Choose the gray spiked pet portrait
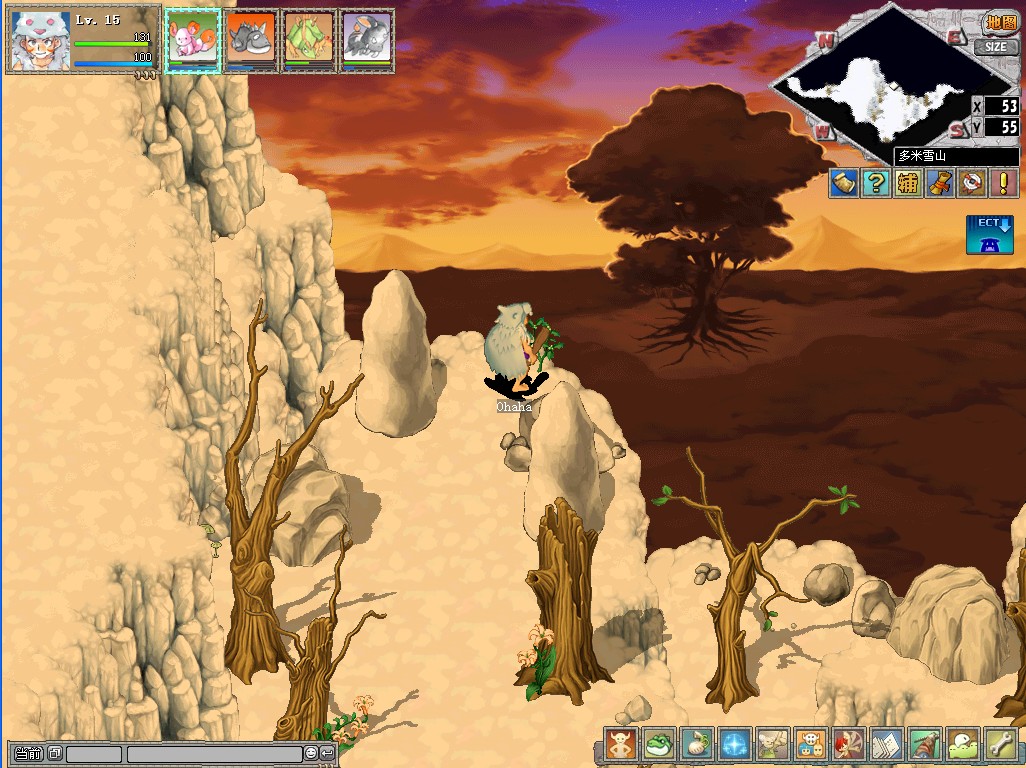Screen dimensions: 1026x768 click(x=250, y=40)
